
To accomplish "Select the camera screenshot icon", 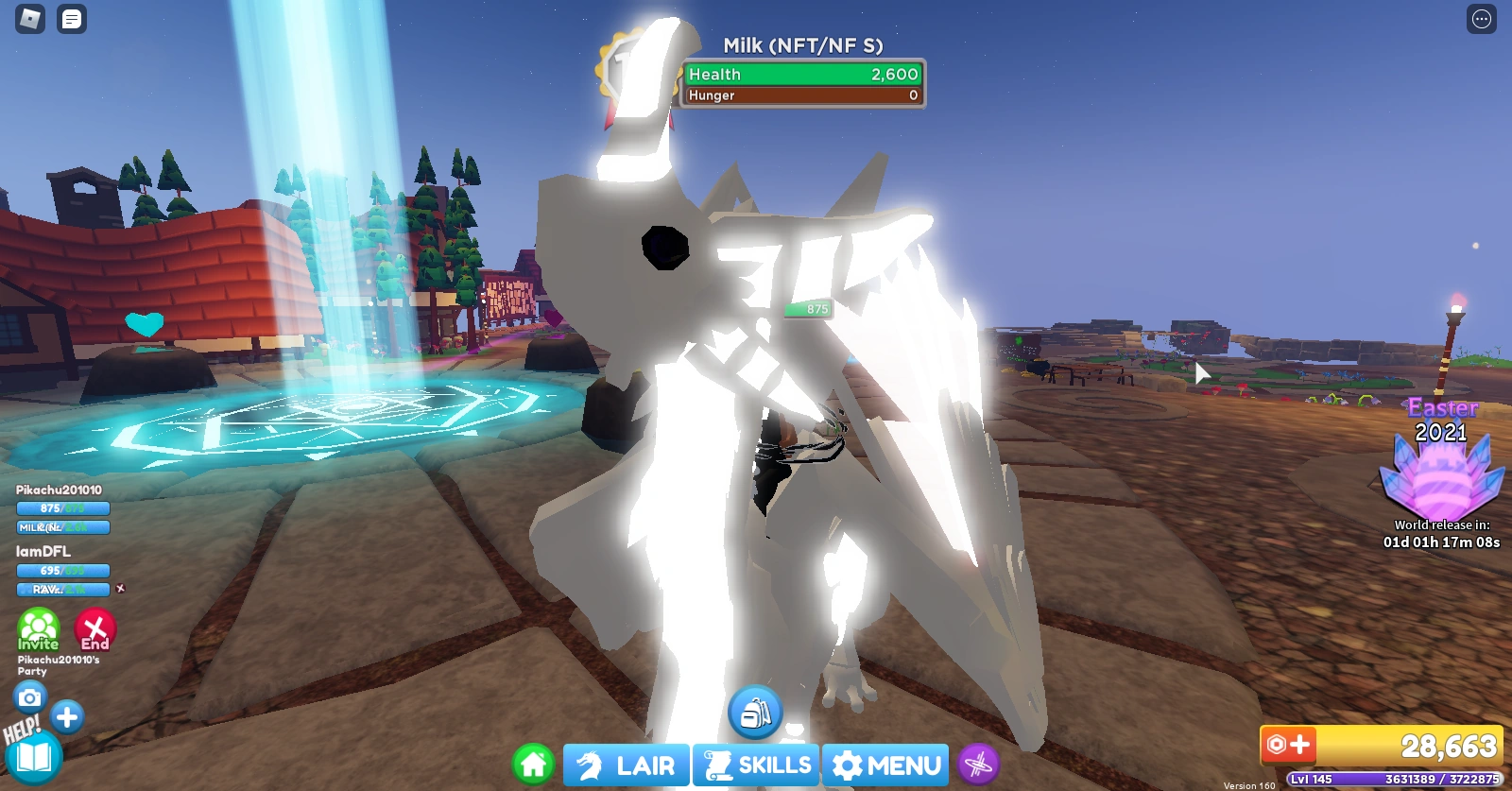I will click(x=31, y=696).
